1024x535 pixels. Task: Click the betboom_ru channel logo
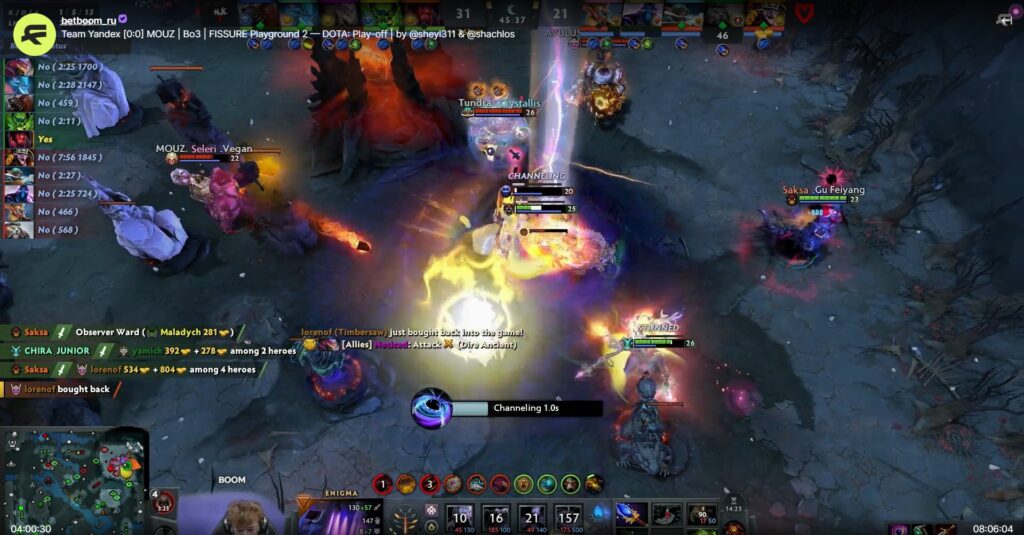pyautogui.click(x=33, y=33)
